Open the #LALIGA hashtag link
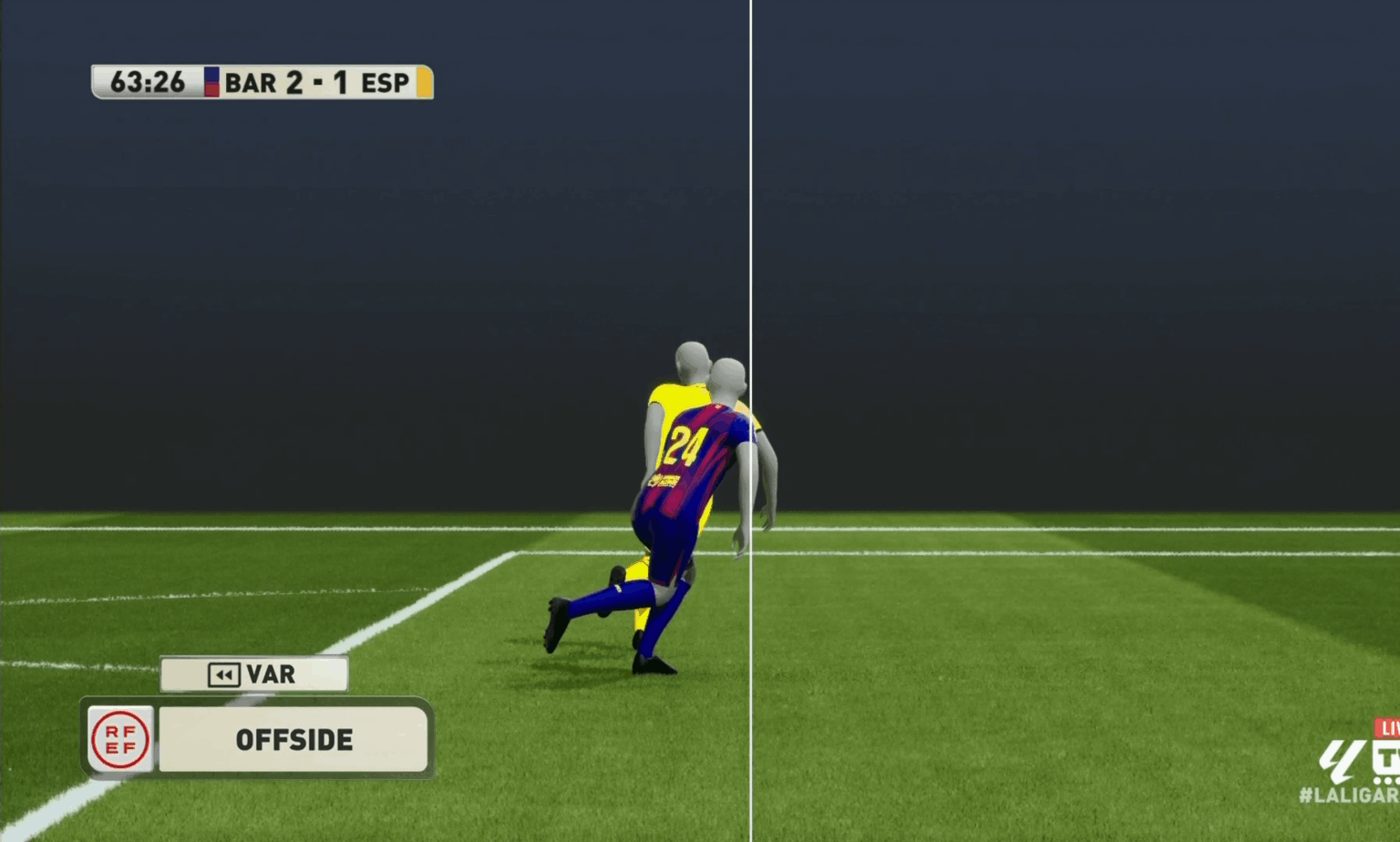The height and width of the screenshot is (842, 1400). (x=1346, y=796)
